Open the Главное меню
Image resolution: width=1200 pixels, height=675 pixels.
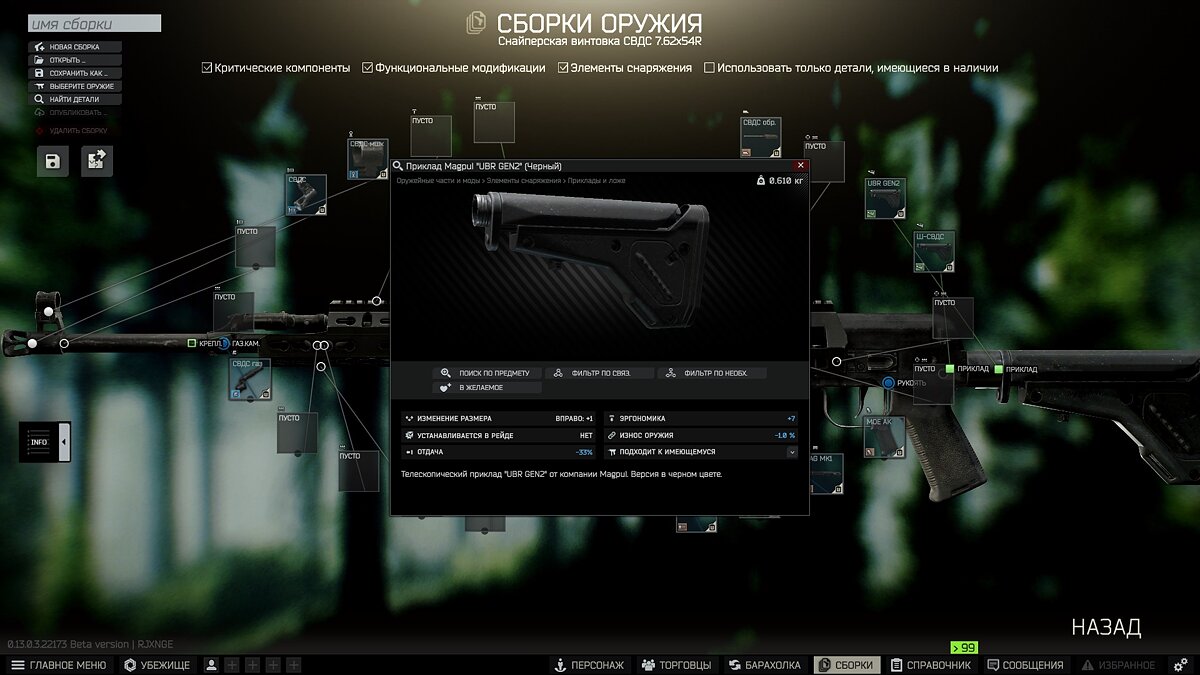(x=58, y=665)
